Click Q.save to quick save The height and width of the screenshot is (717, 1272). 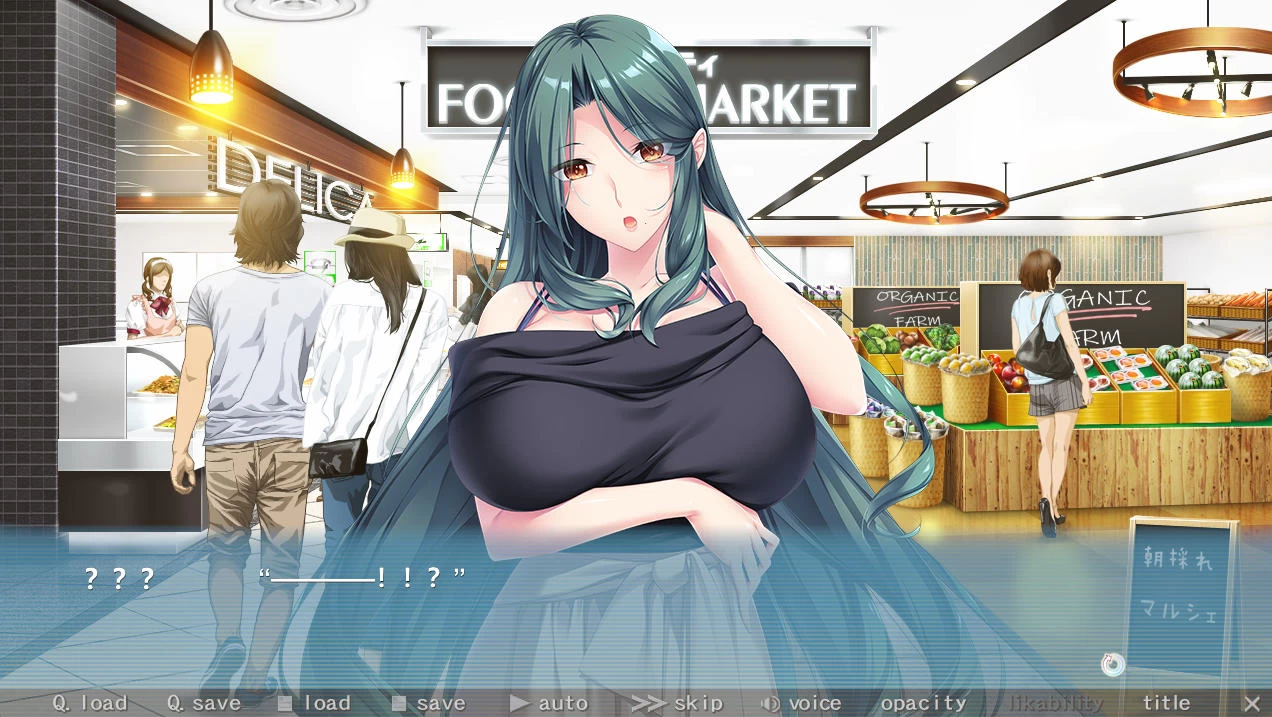click(204, 703)
